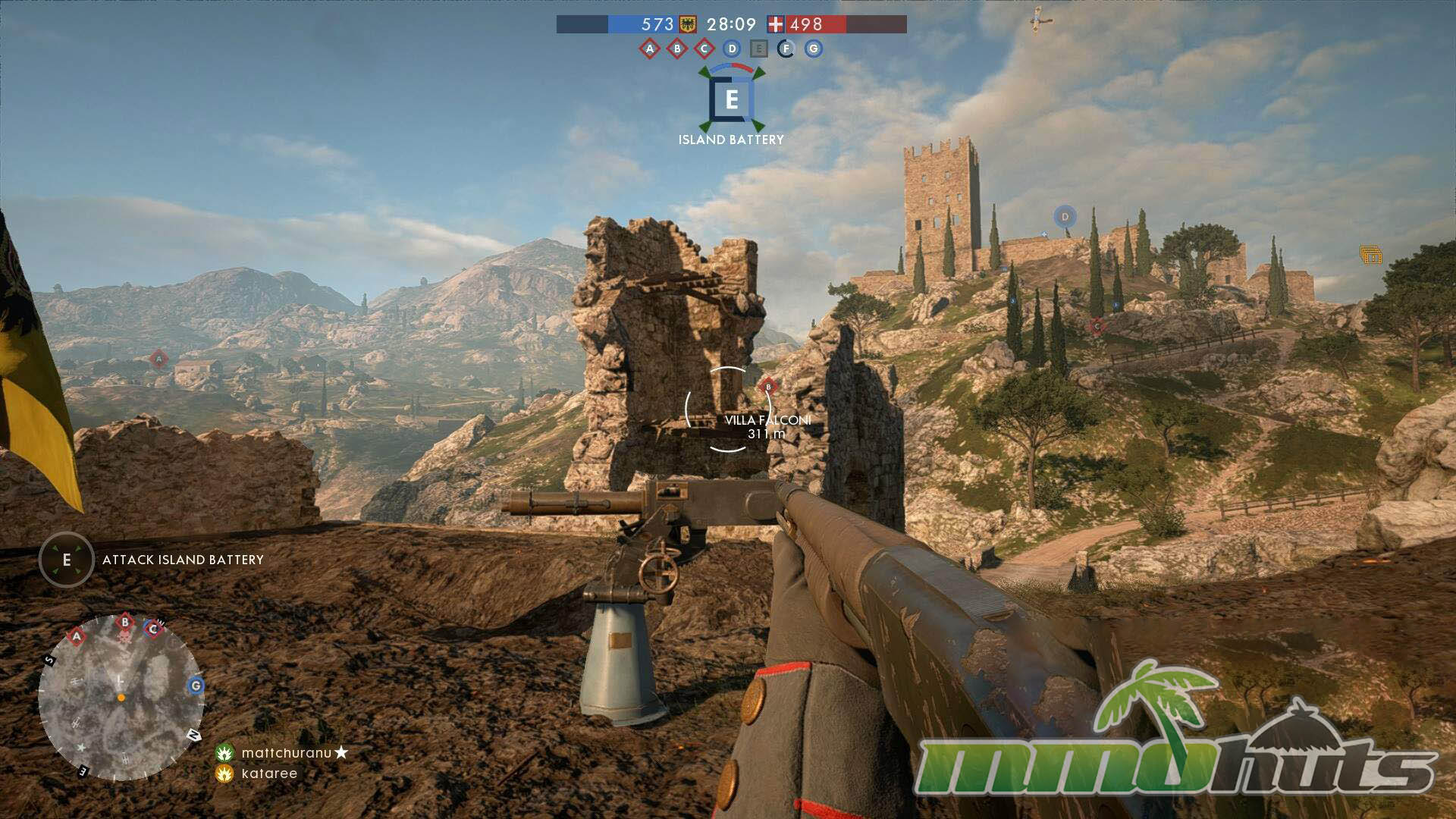
Task: Select flag D in the top objective row
Action: (731, 49)
